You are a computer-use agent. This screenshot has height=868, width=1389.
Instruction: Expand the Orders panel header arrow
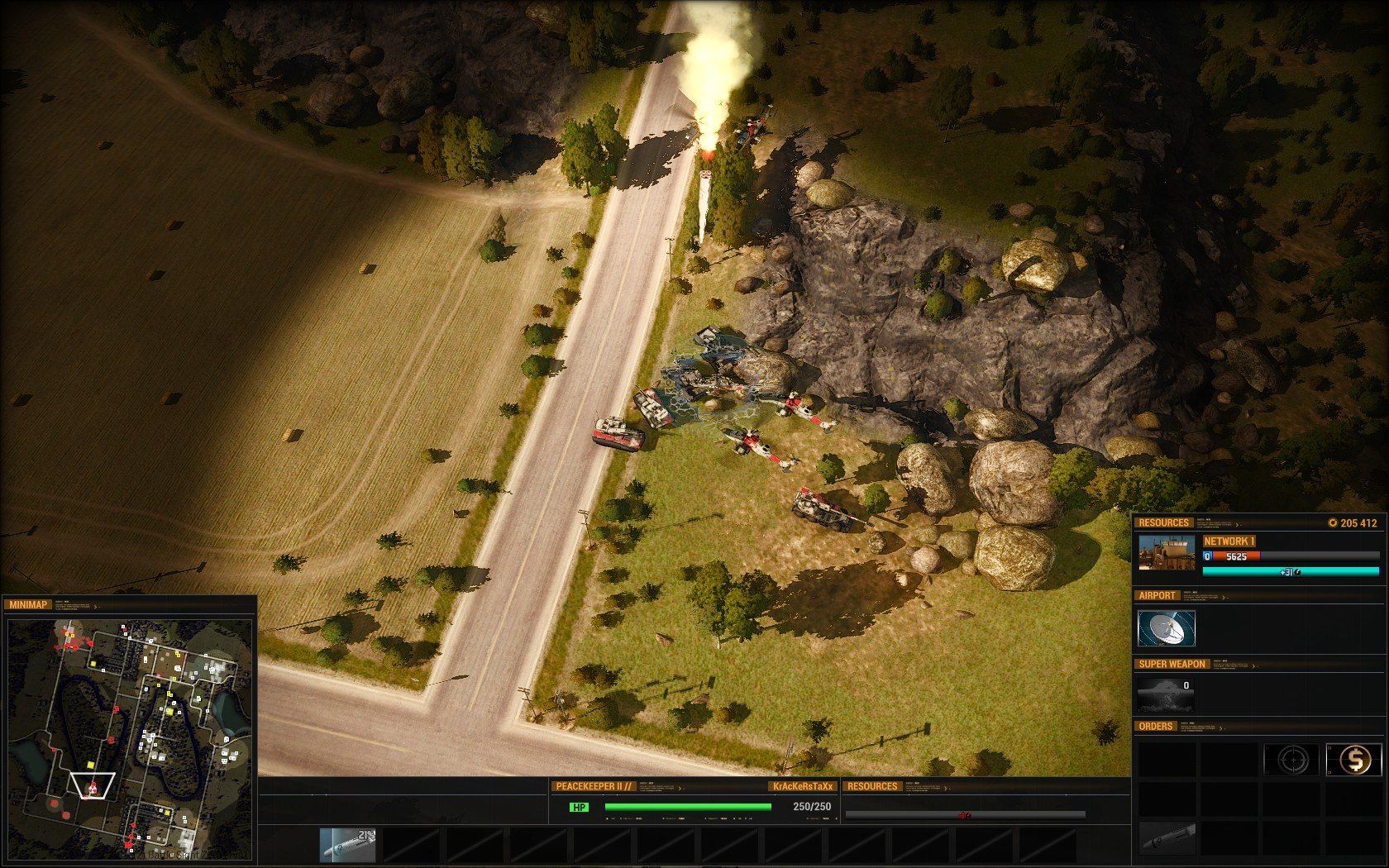(1220, 727)
